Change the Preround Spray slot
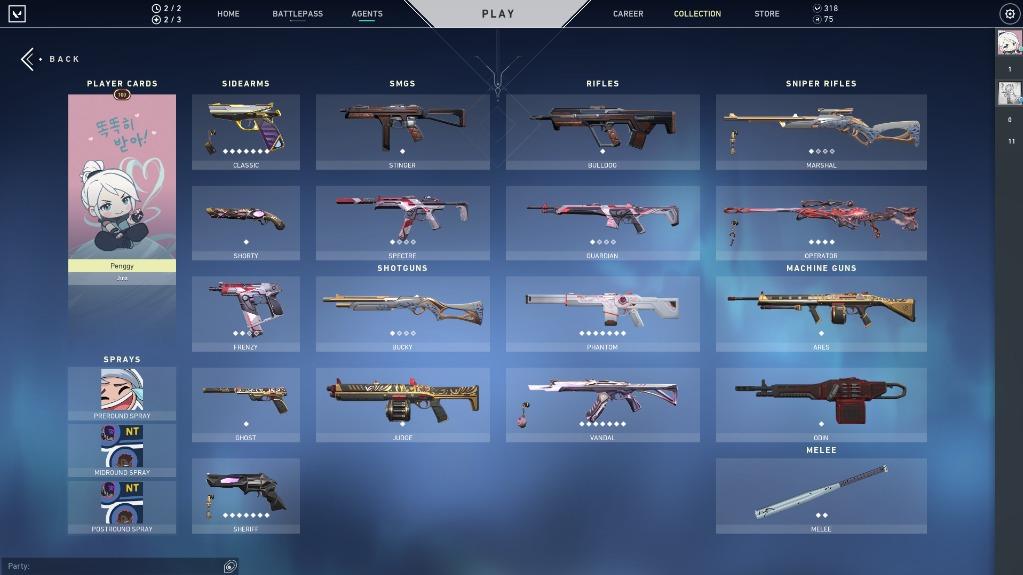Image resolution: width=1023 pixels, height=575 pixels. pyautogui.click(x=122, y=393)
